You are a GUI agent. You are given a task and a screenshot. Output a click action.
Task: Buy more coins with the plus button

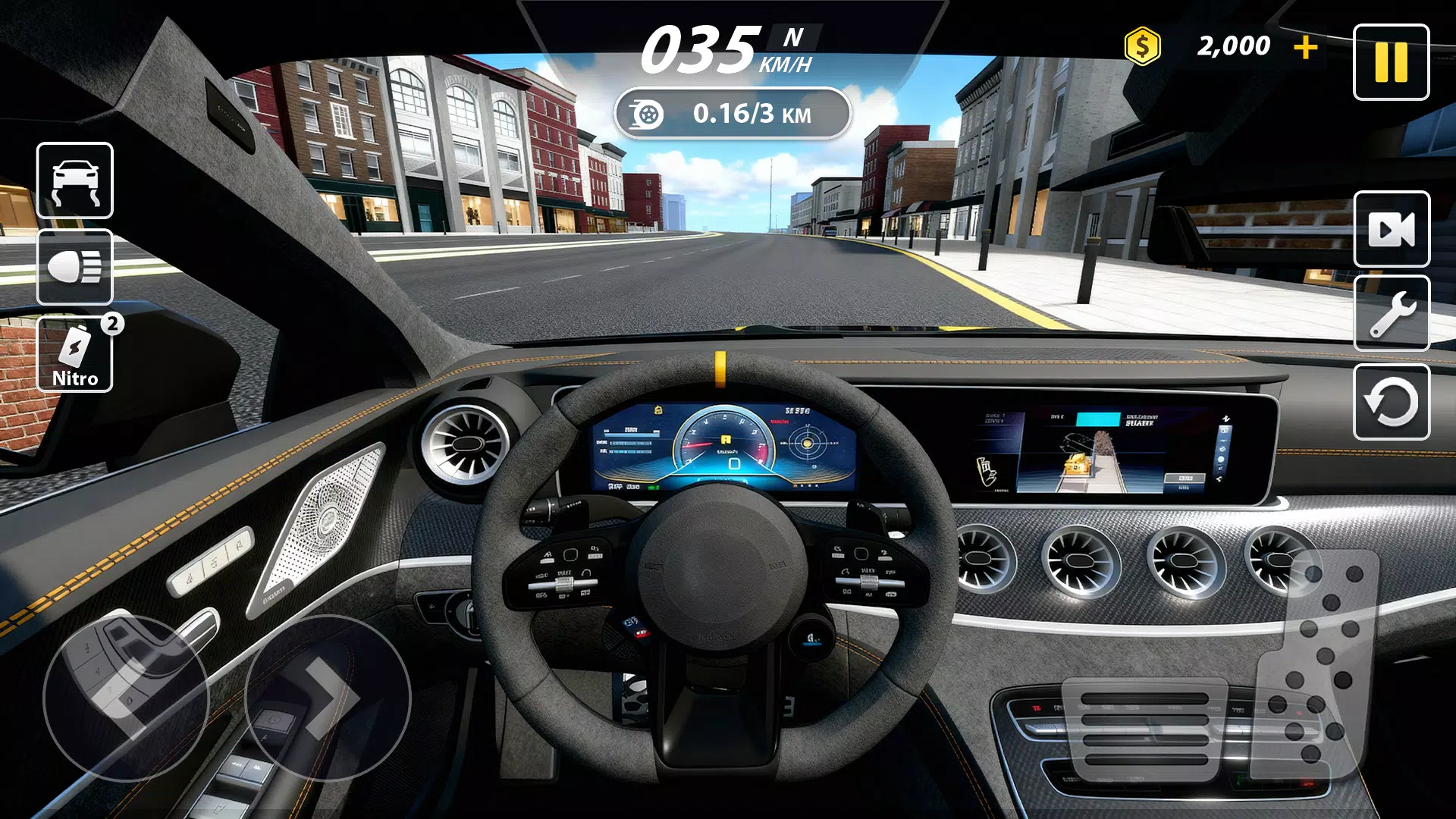(1306, 45)
